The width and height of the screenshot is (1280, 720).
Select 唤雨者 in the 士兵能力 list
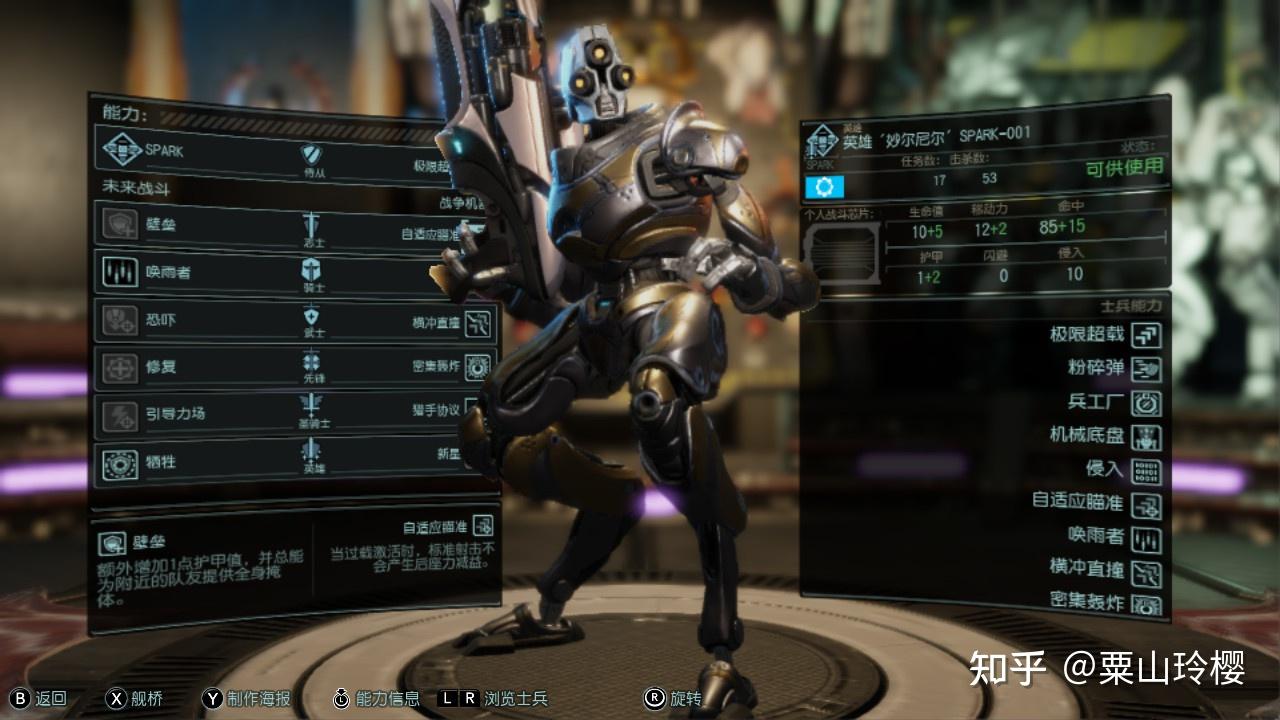pos(1146,538)
